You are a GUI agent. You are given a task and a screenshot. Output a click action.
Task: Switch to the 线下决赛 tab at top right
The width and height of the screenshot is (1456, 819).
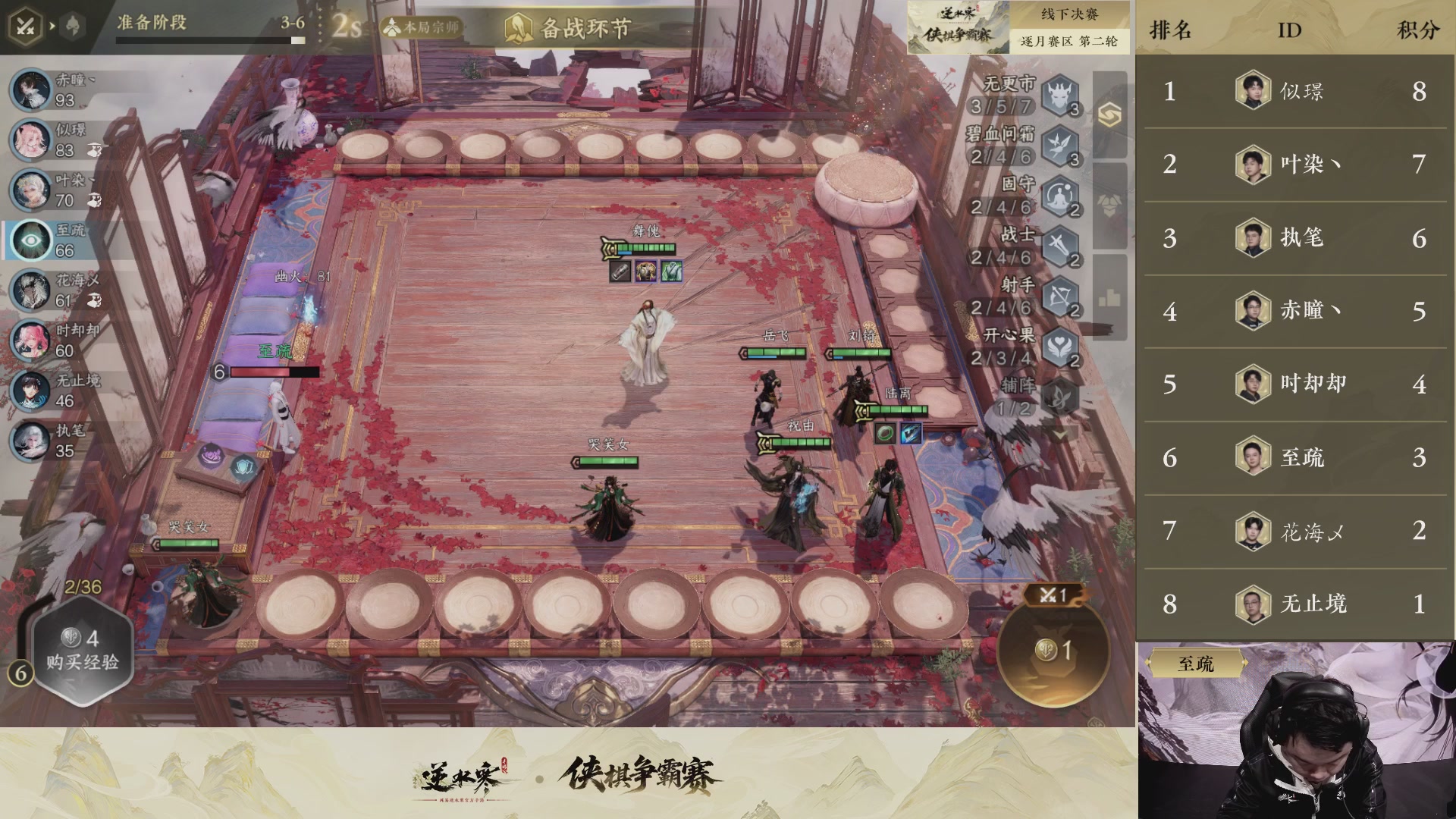[1071, 13]
